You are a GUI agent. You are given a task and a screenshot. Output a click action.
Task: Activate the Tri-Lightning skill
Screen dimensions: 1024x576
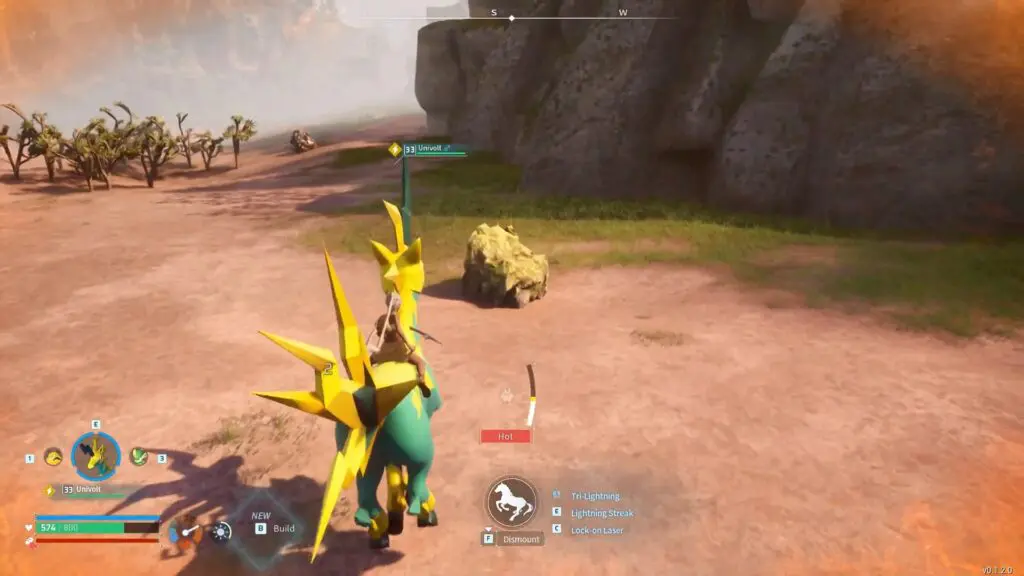pyautogui.click(x=595, y=496)
